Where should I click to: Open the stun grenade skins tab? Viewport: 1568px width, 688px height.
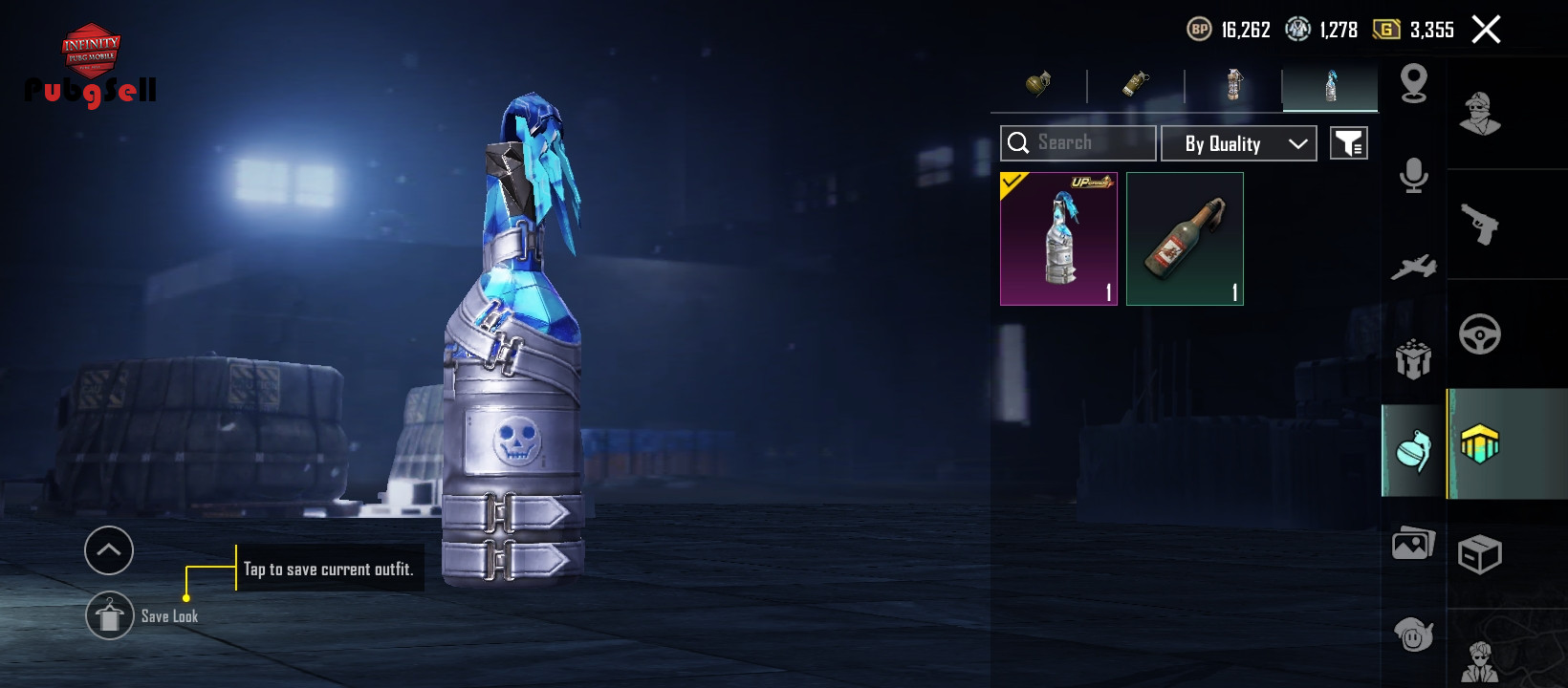coord(1136,85)
